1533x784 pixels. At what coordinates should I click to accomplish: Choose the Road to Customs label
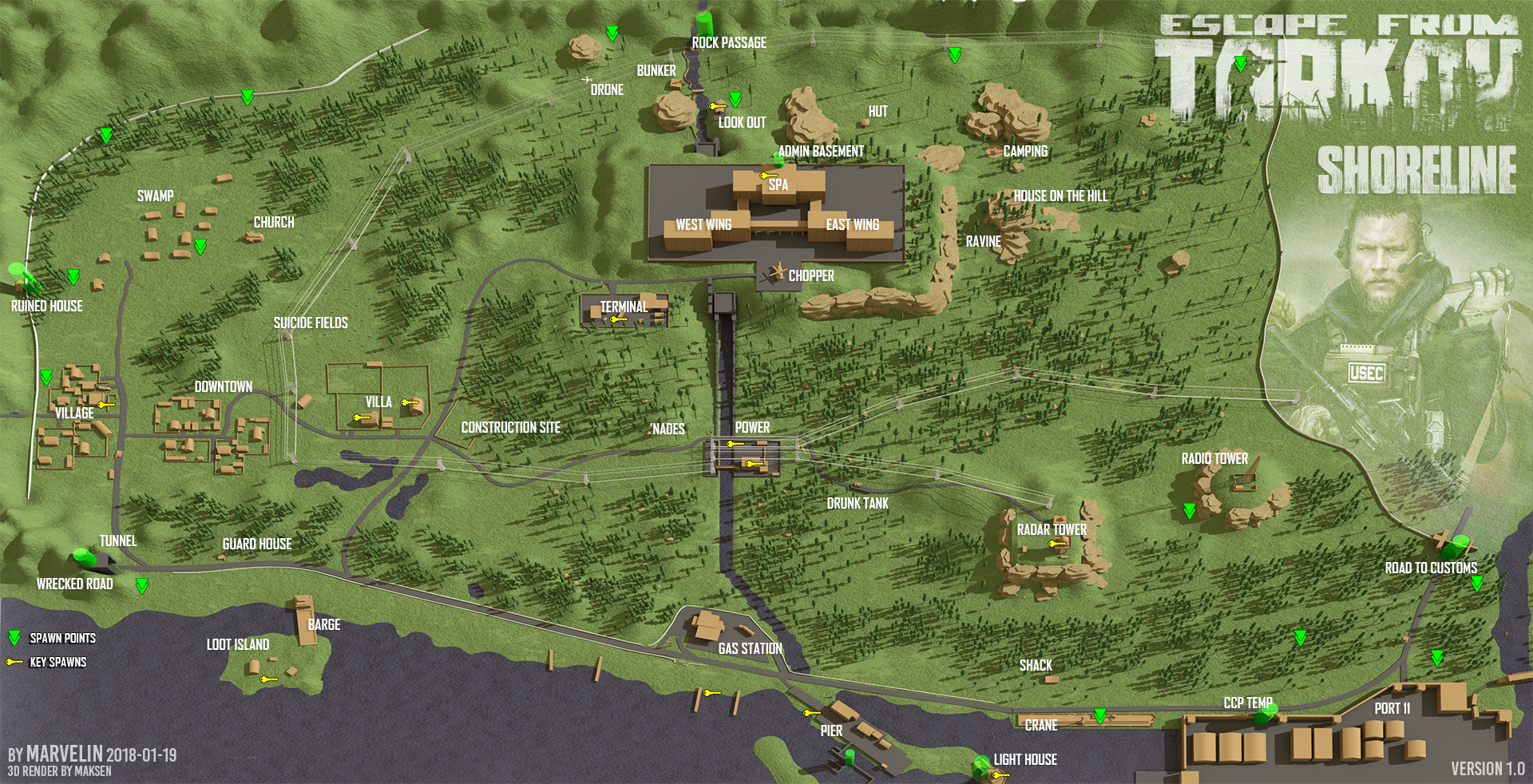1431,568
